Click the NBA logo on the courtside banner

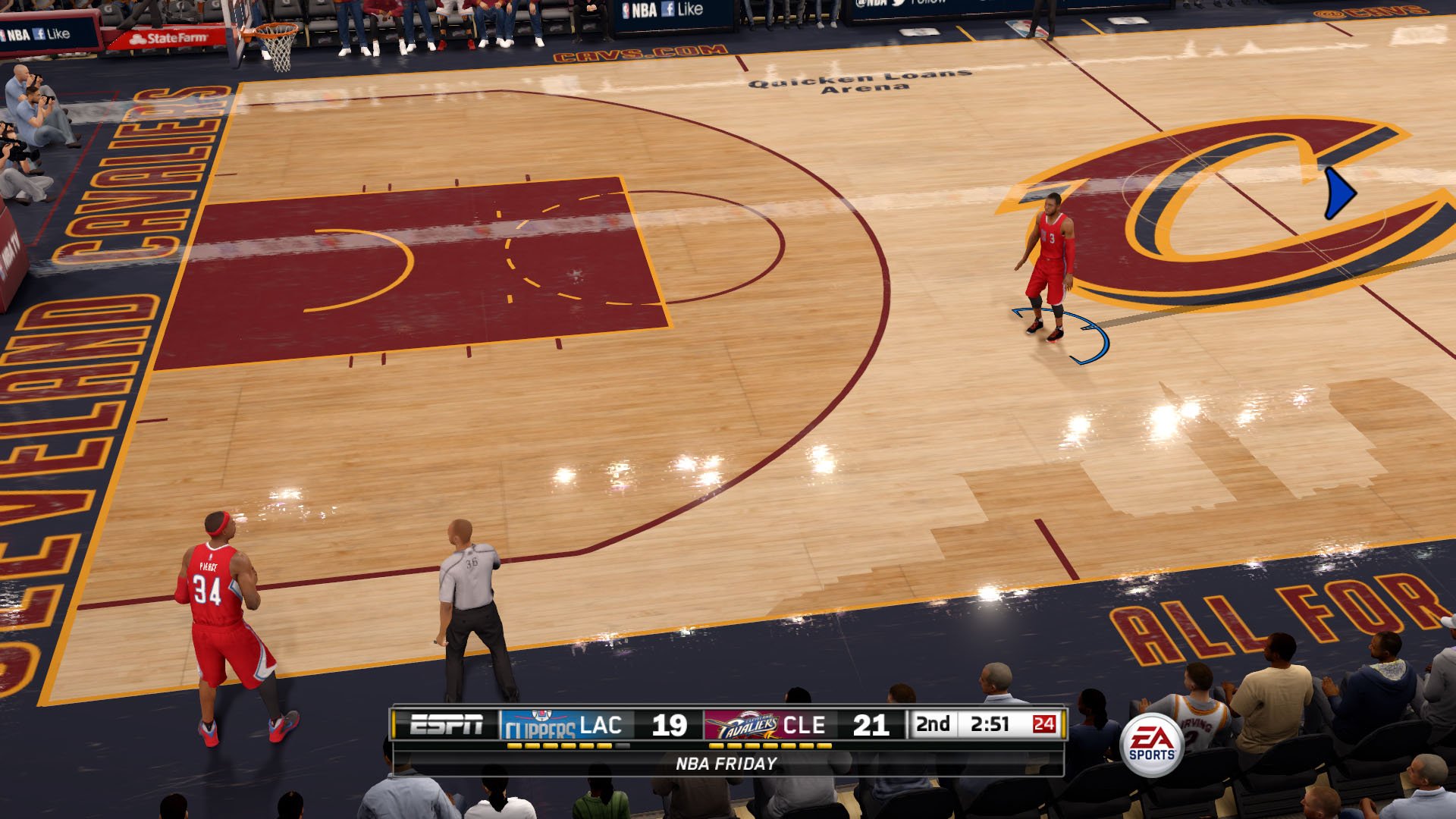click(x=627, y=9)
